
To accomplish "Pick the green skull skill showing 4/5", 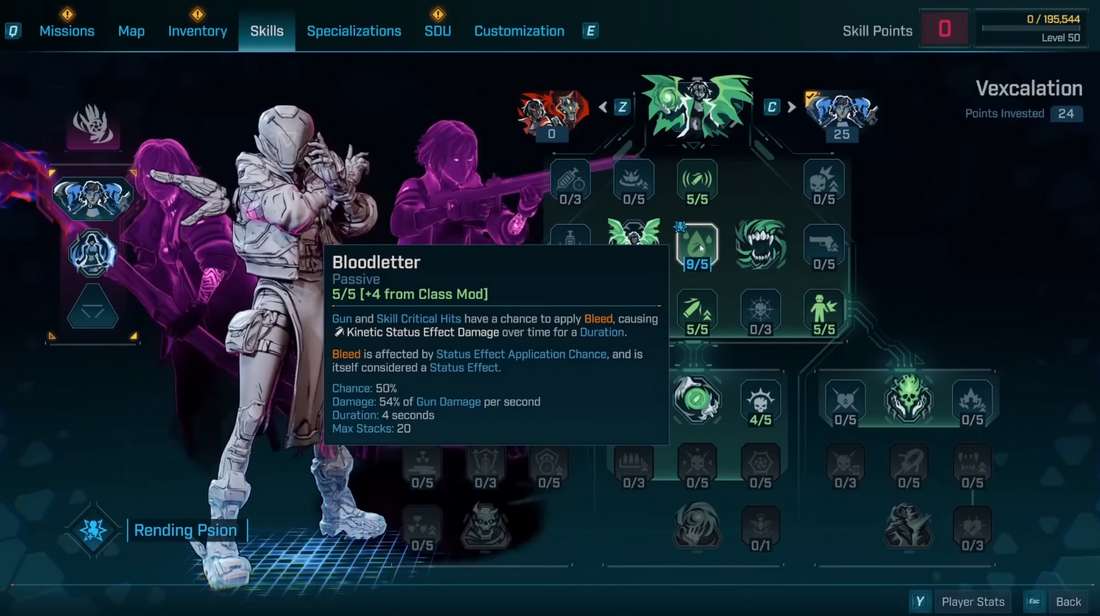I will coord(760,400).
